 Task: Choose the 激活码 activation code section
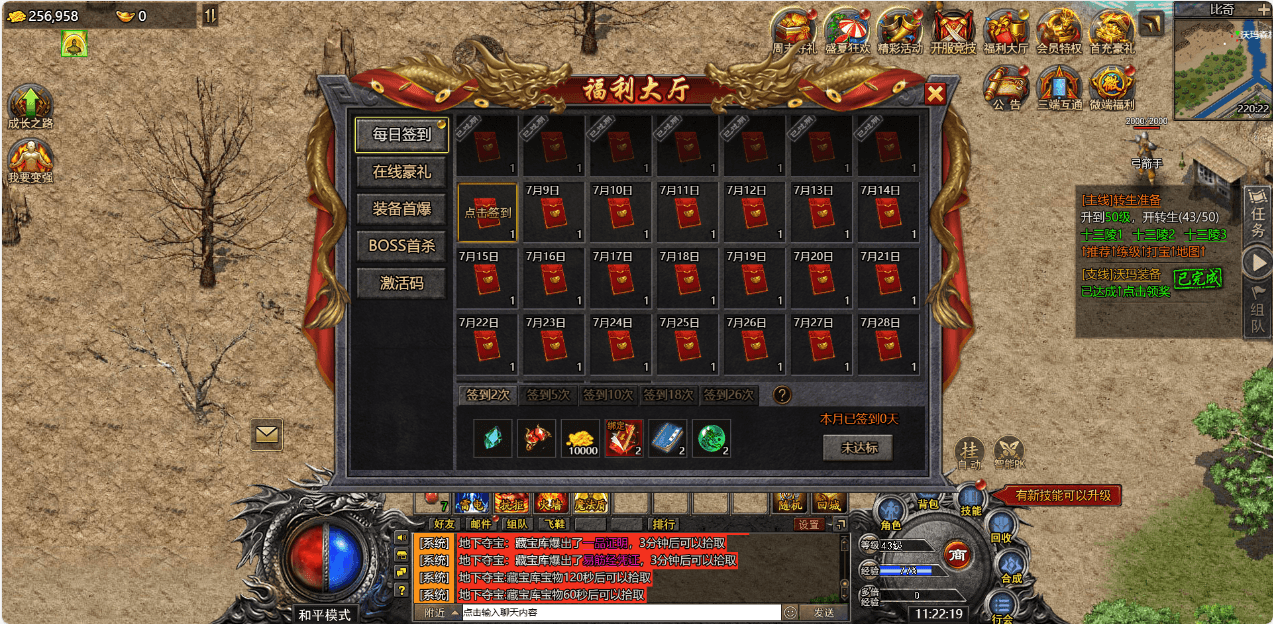[x=401, y=283]
